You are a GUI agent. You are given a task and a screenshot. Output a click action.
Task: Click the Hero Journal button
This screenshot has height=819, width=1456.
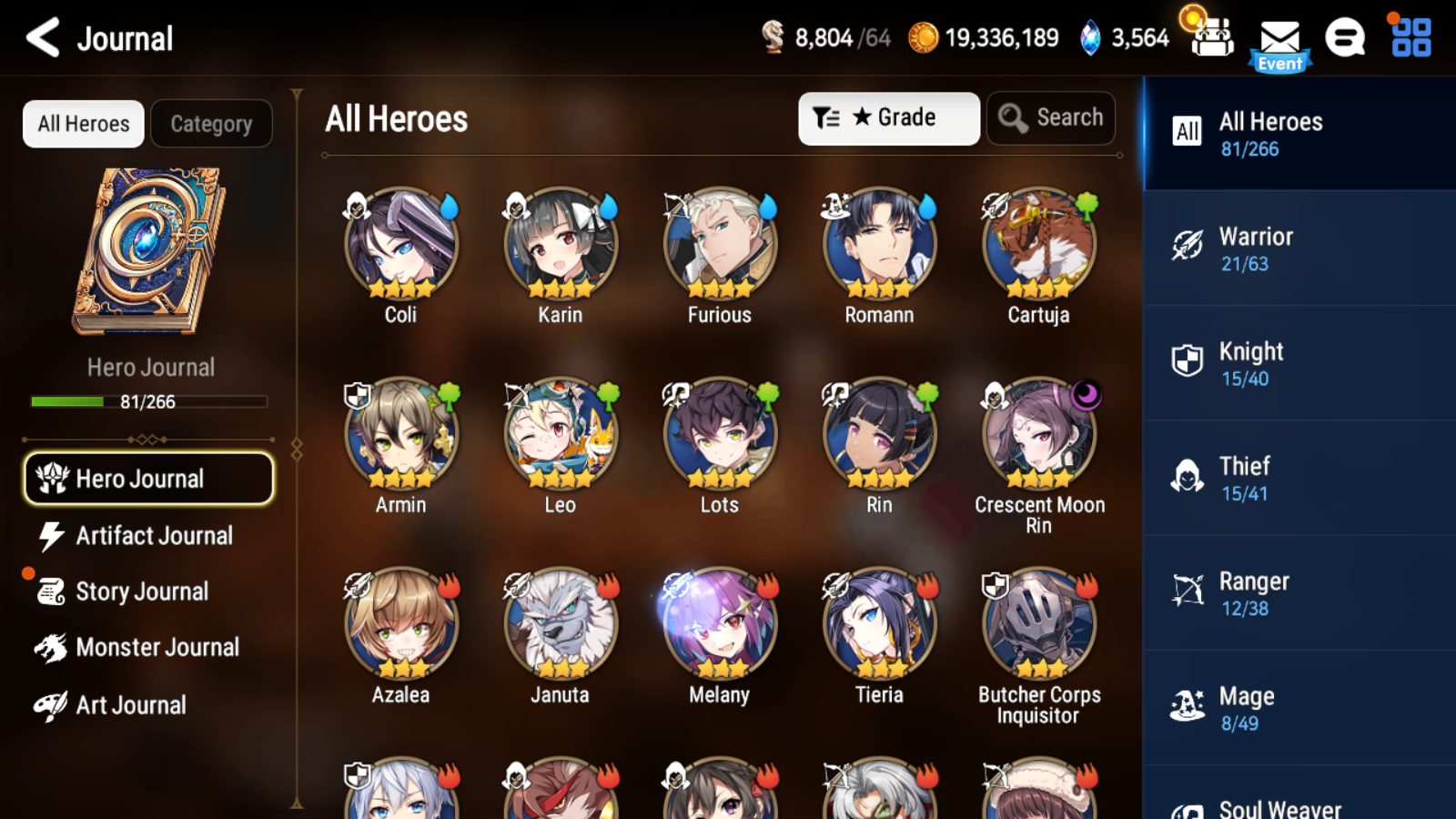click(x=148, y=479)
